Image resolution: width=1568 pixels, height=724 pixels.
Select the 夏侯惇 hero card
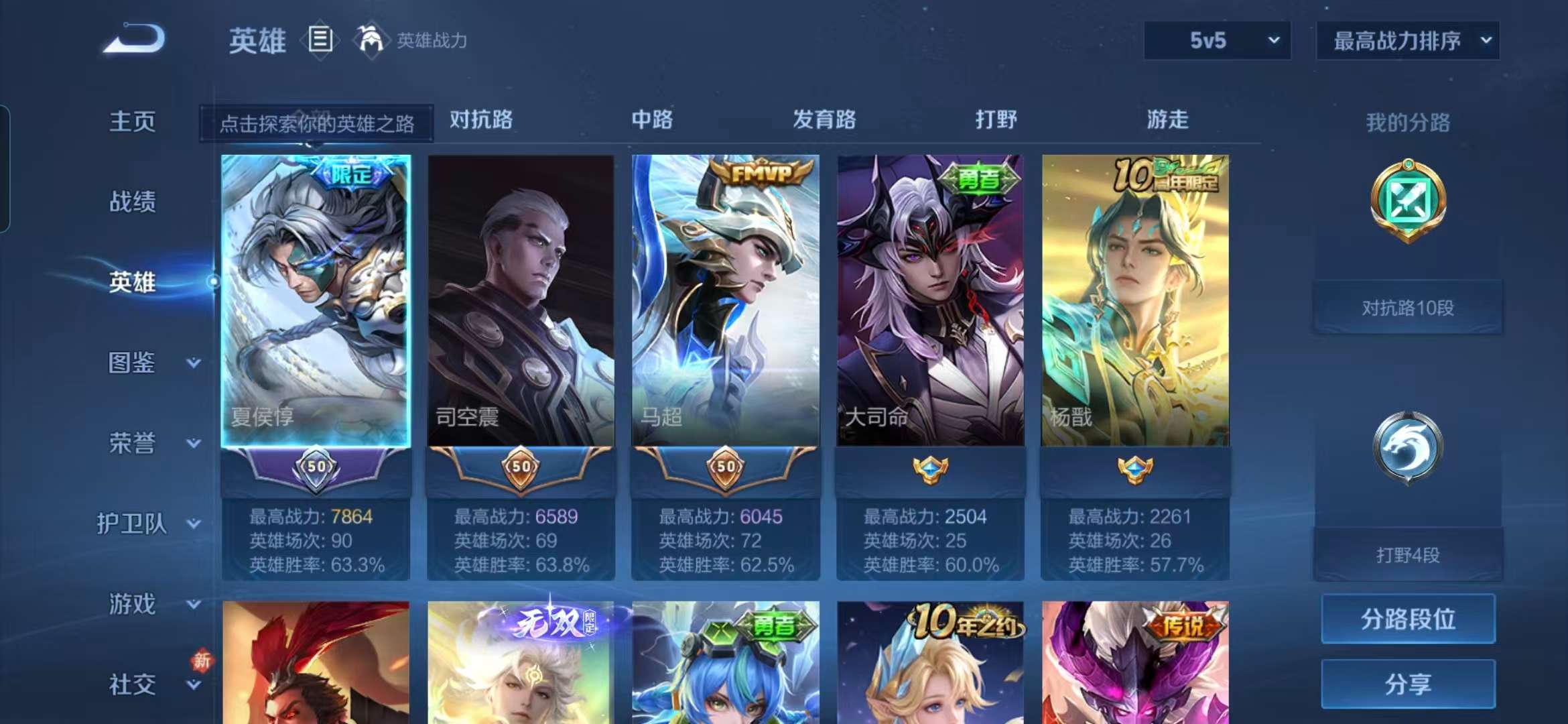(316, 300)
